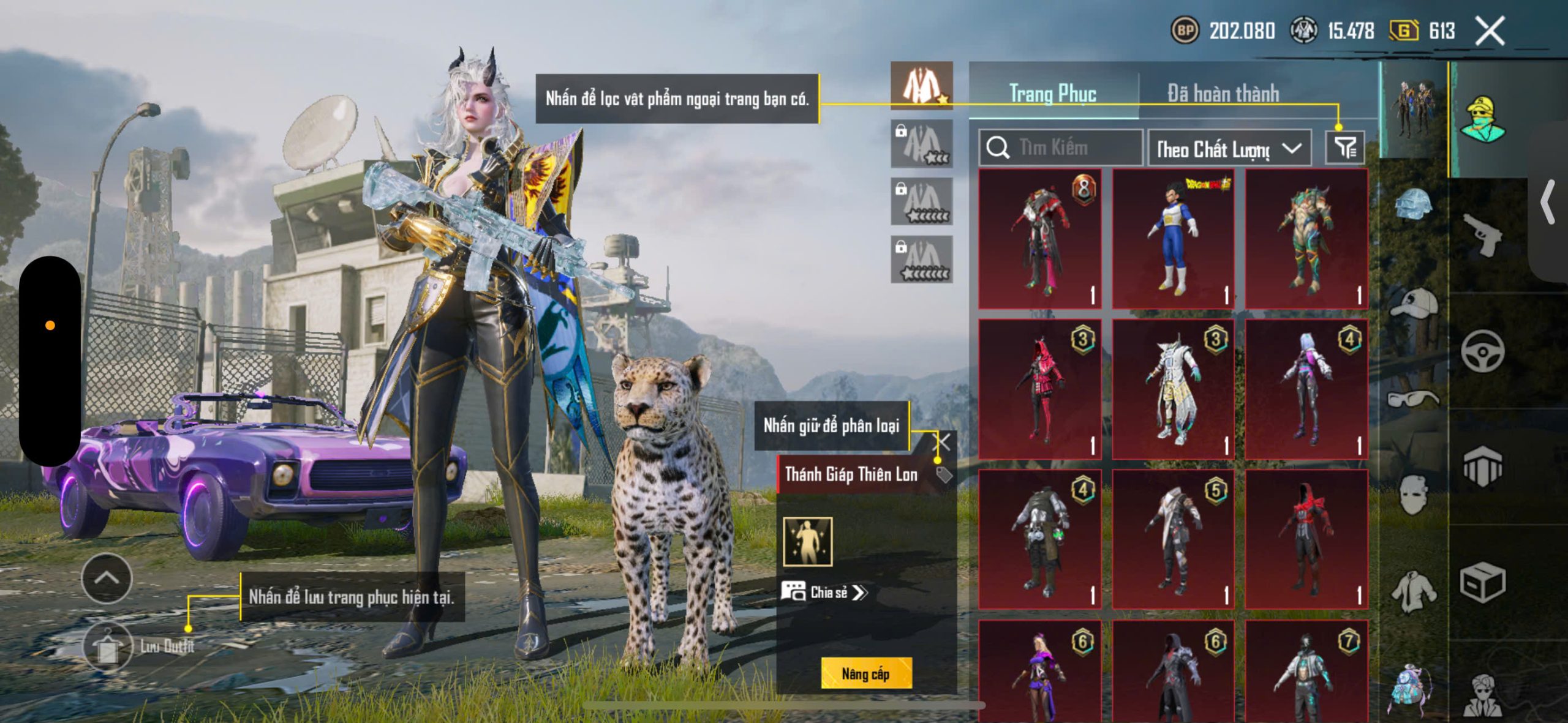
Task: Open the Theo Chất Lượng sort dropdown
Action: (1229, 148)
